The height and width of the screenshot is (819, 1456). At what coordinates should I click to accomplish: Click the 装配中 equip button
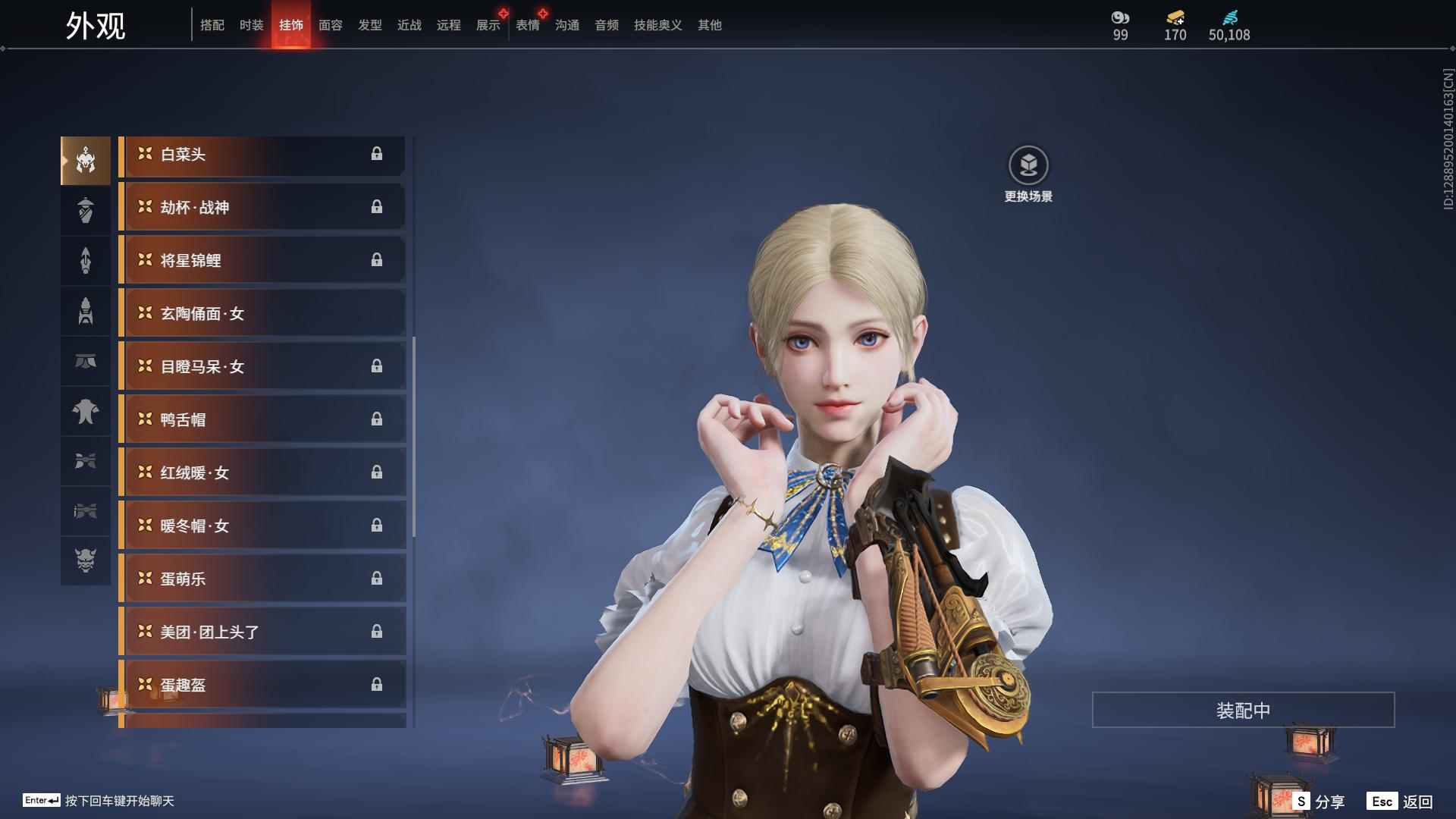point(1243,711)
